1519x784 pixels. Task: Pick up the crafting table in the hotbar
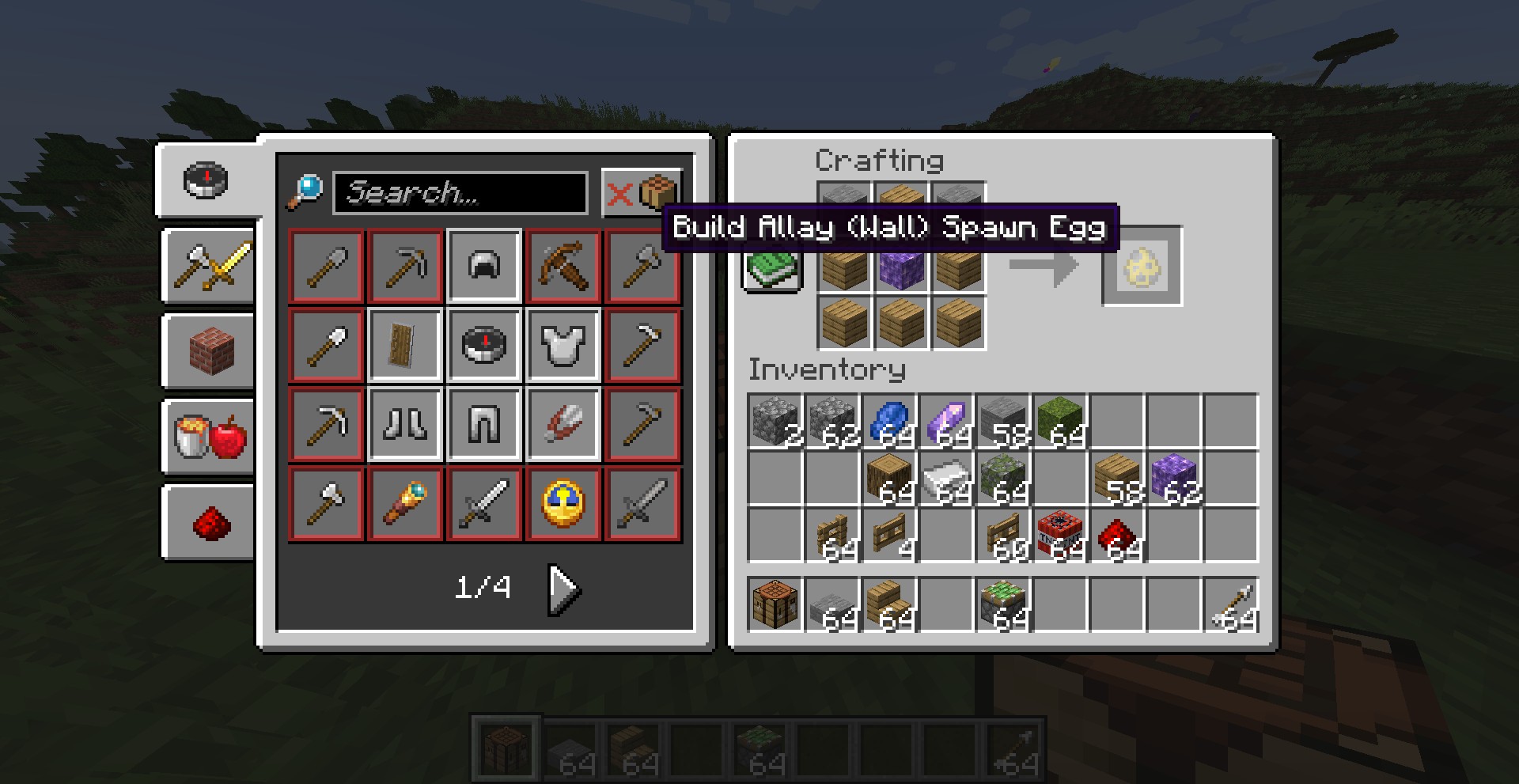coord(775,604)
